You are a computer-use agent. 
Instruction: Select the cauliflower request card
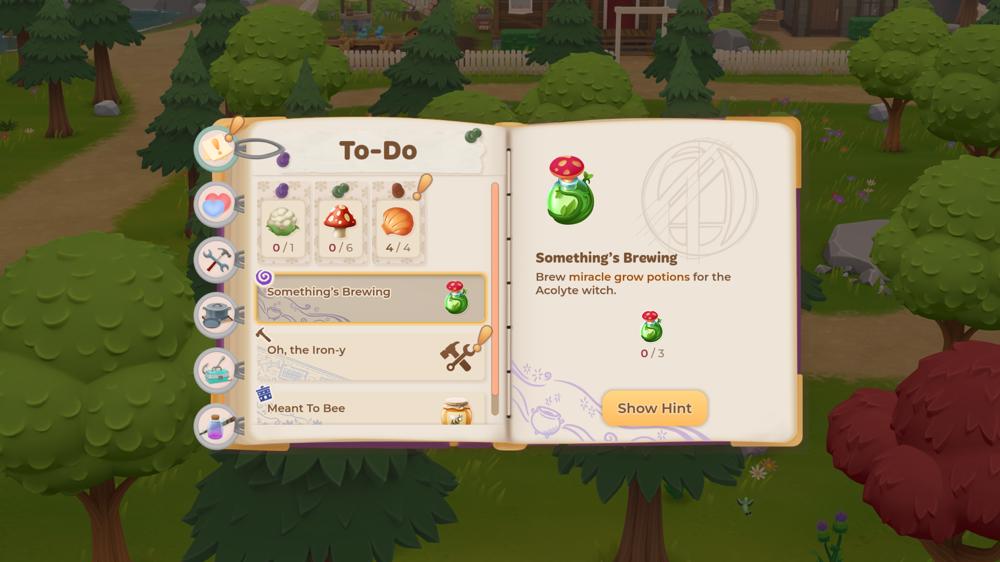click(x=283, y=223)
